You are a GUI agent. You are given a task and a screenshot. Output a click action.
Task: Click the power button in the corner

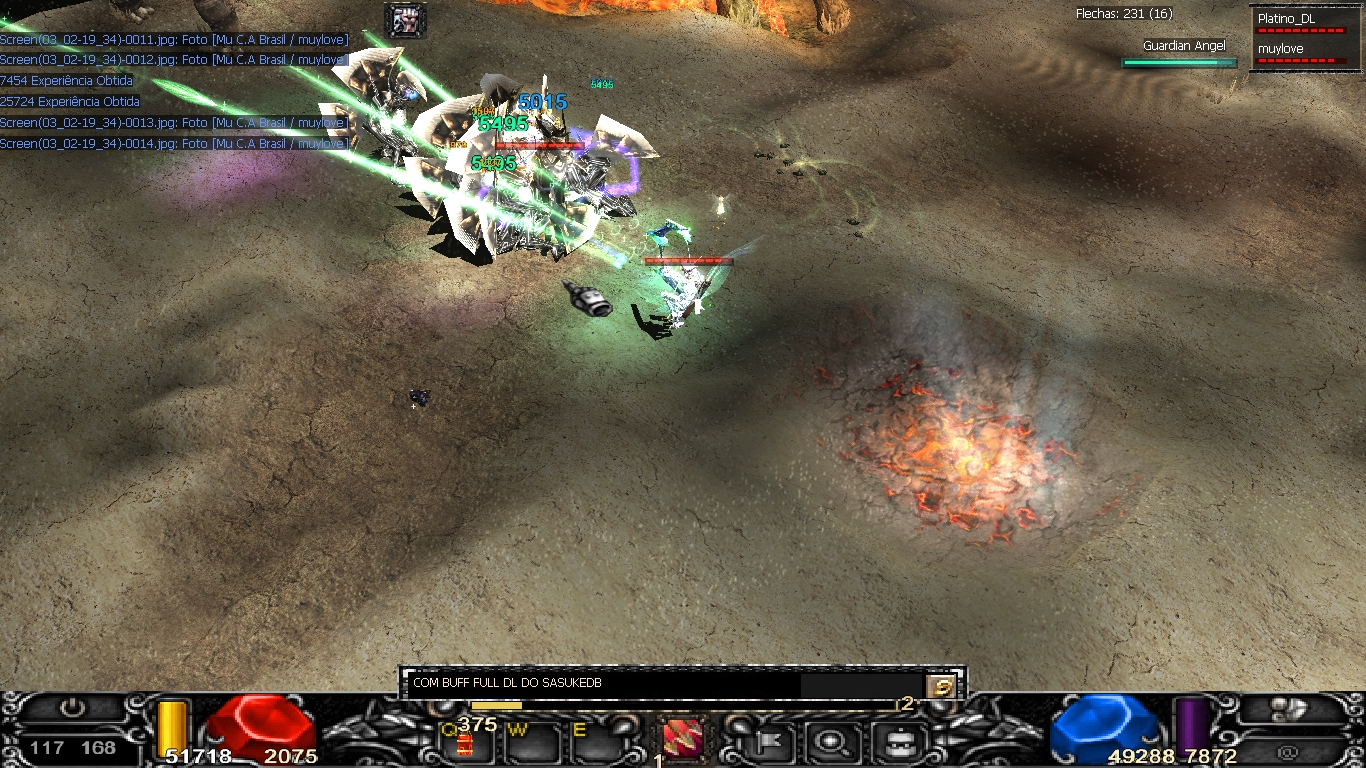coord(72,708)
